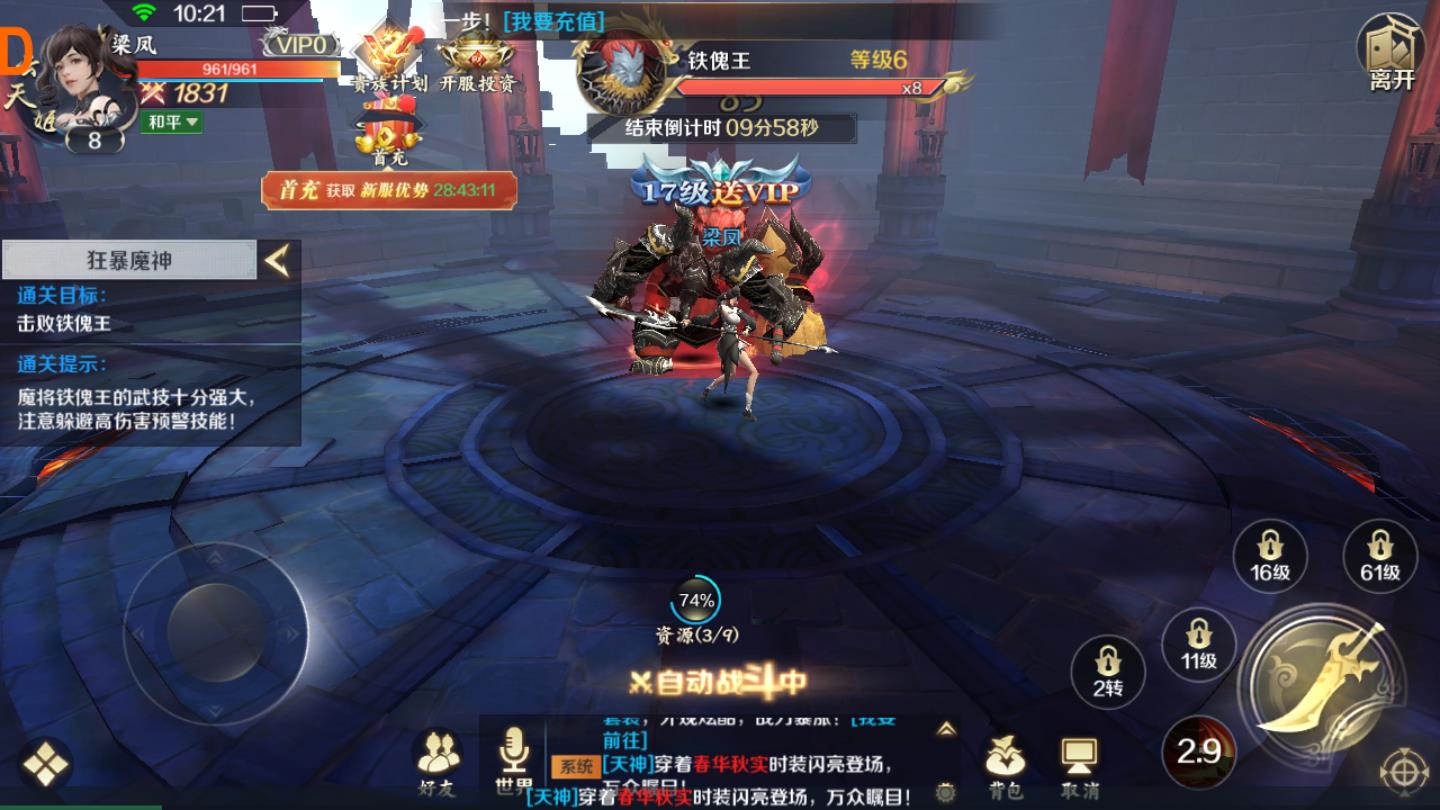Select the 狂暴魔神 quest title
The height and width of the screenshot is (810, 1440).
pos(128,259)
